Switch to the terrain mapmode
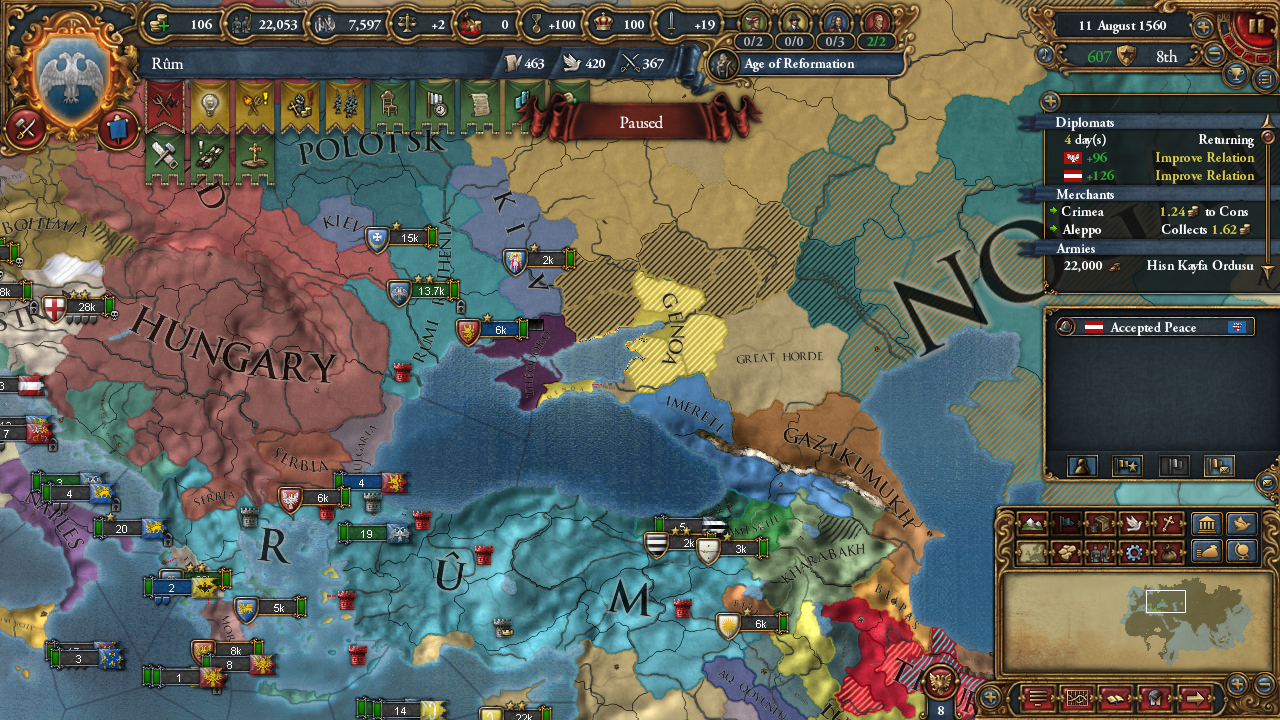The width and height of the screenshot is (1280, 720). coord(1032,523)
